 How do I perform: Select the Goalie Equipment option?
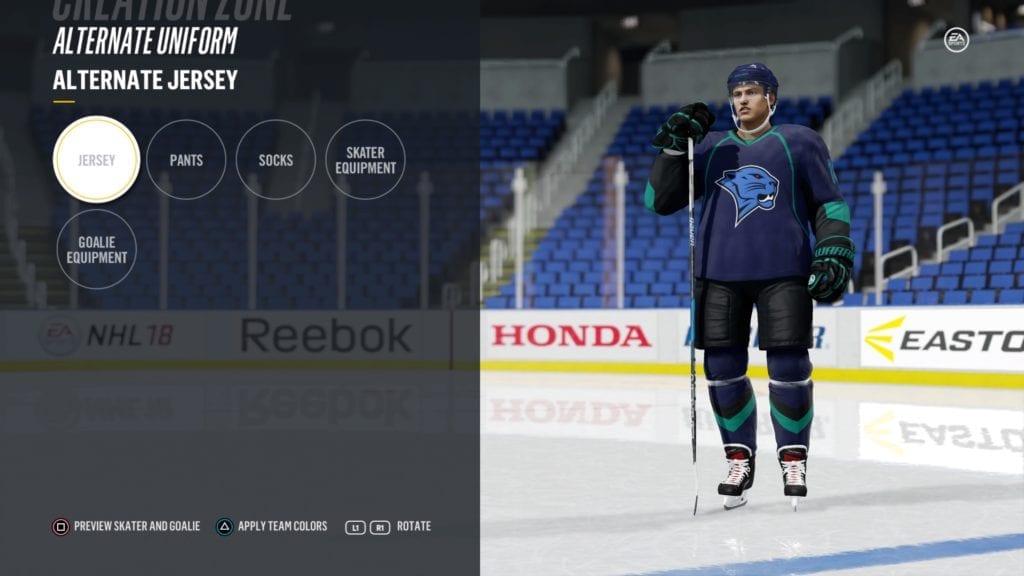coord(97,249)
